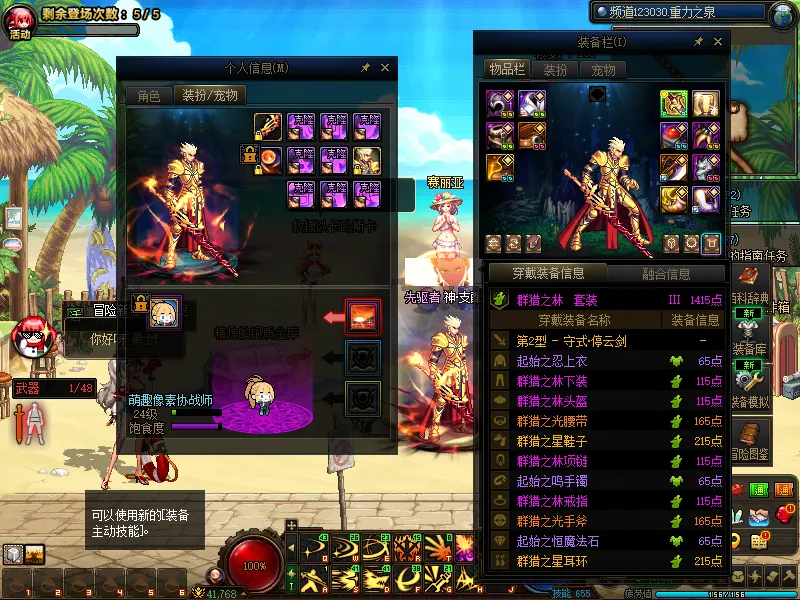Switch to the 角色 character tab
The width and height of the screenshot is (800, 600).
[148, 96]
